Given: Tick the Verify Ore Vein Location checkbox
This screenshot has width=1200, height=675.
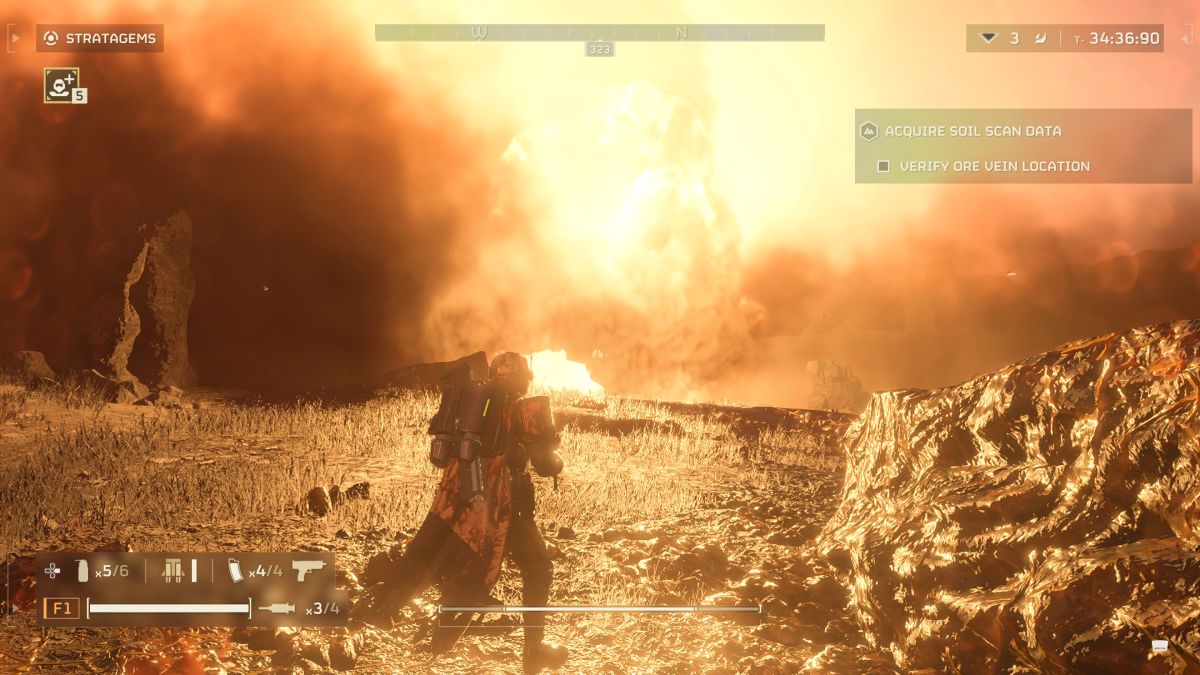Looking at the screenshot, I should pos(883,166).
